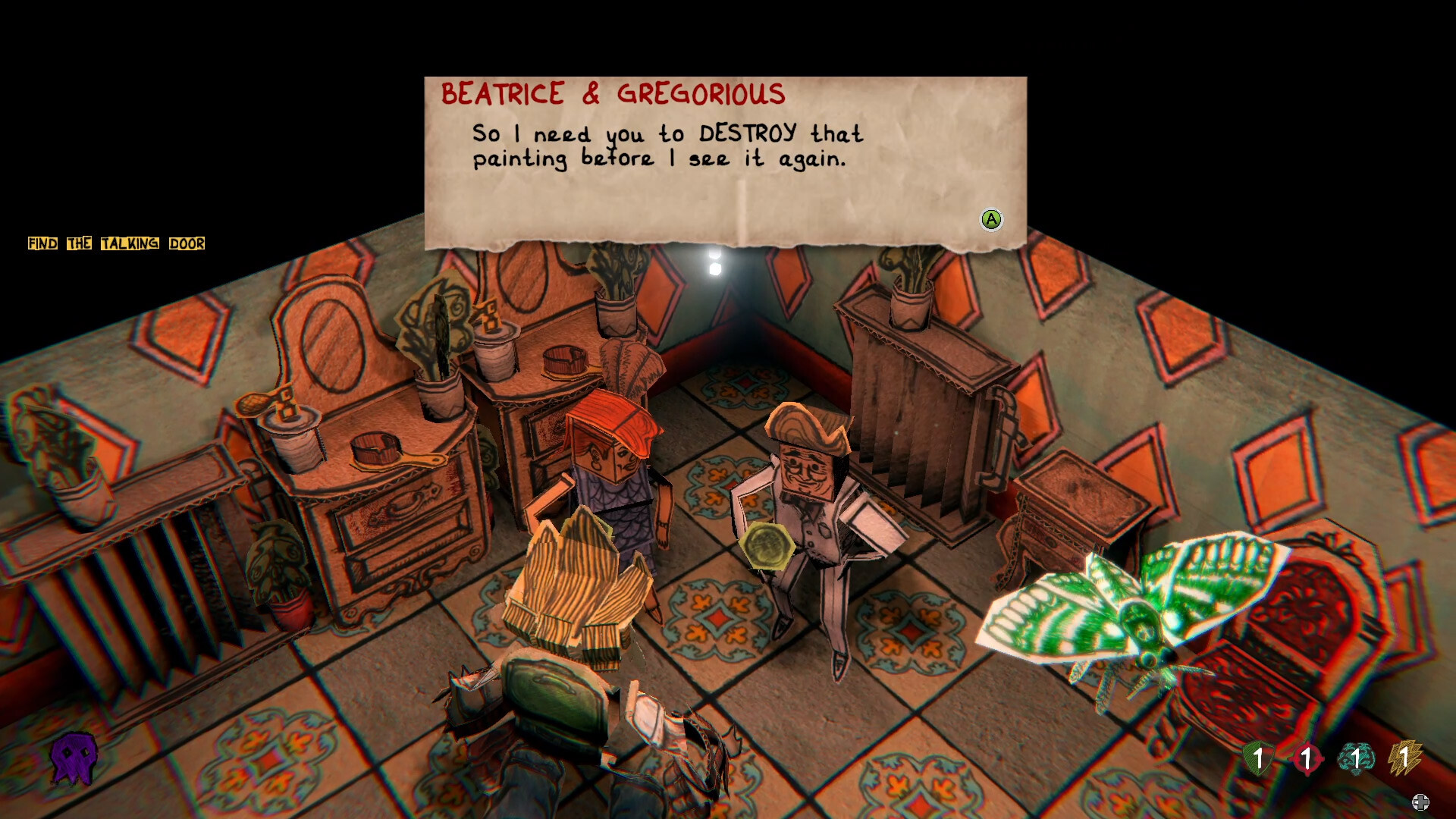Image resolution: width=1456 pixels, height=819 pixels.
Task: Click the shield icon's counter number
Action: point(1260,758)
